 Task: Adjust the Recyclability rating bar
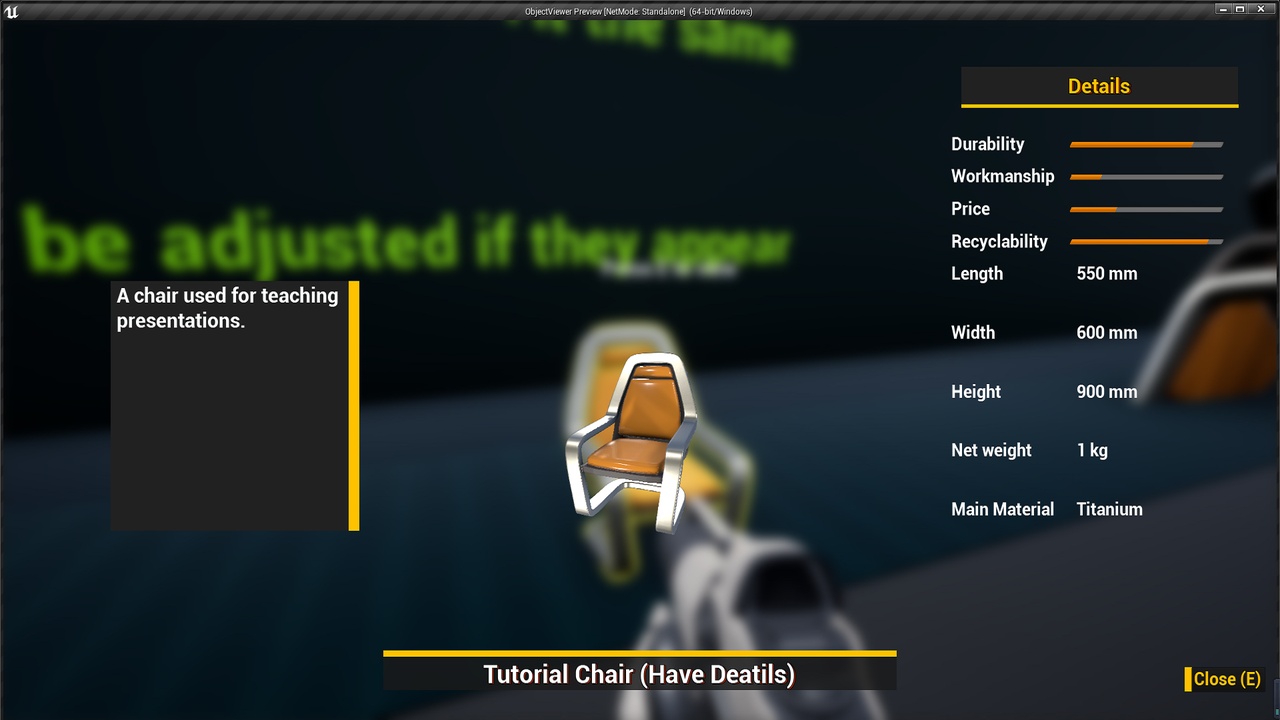[x=1146, y=242]
